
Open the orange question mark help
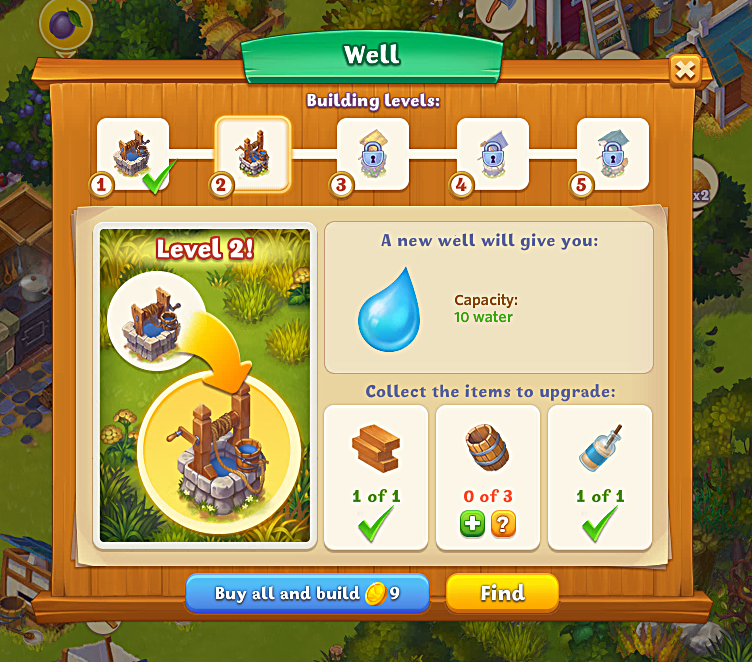point(503,524)
